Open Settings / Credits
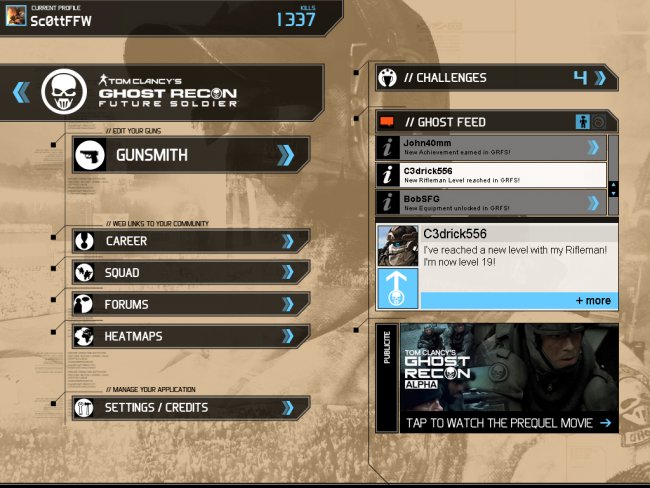Screen dimensions: 650x488 tap(190, 407)
